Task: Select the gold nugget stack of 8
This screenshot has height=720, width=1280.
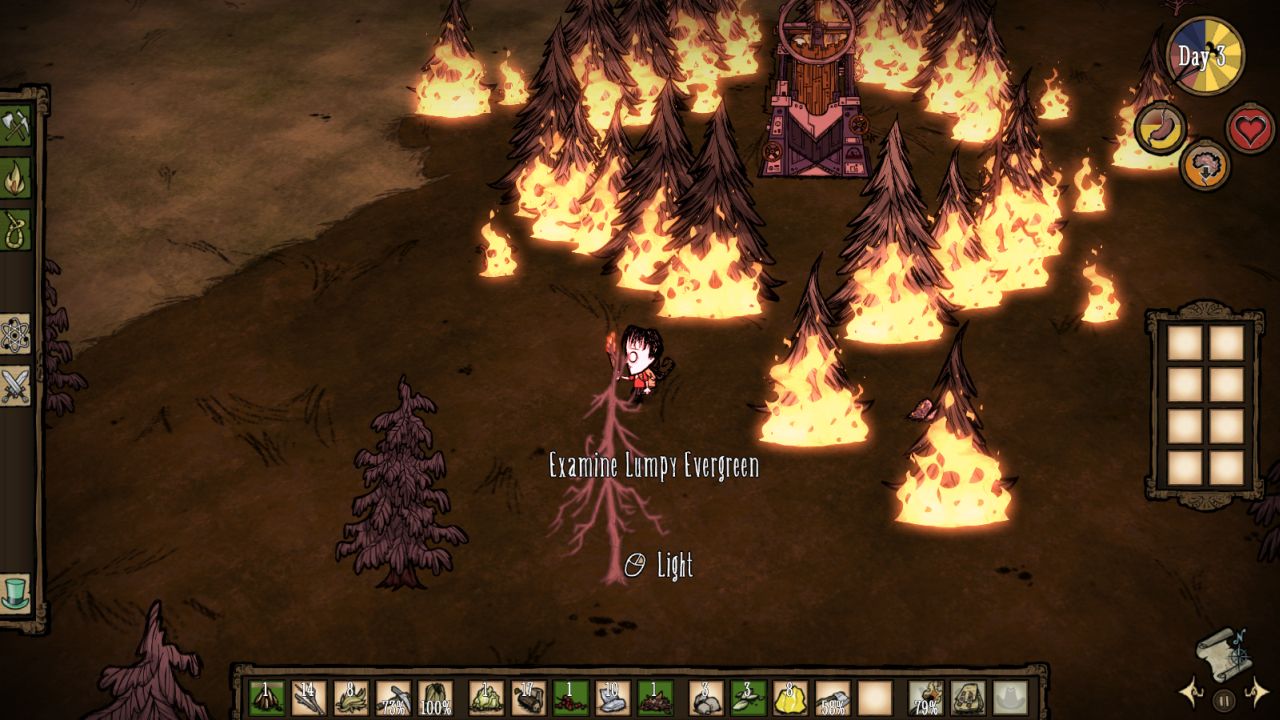Action: tap(791, 697)
